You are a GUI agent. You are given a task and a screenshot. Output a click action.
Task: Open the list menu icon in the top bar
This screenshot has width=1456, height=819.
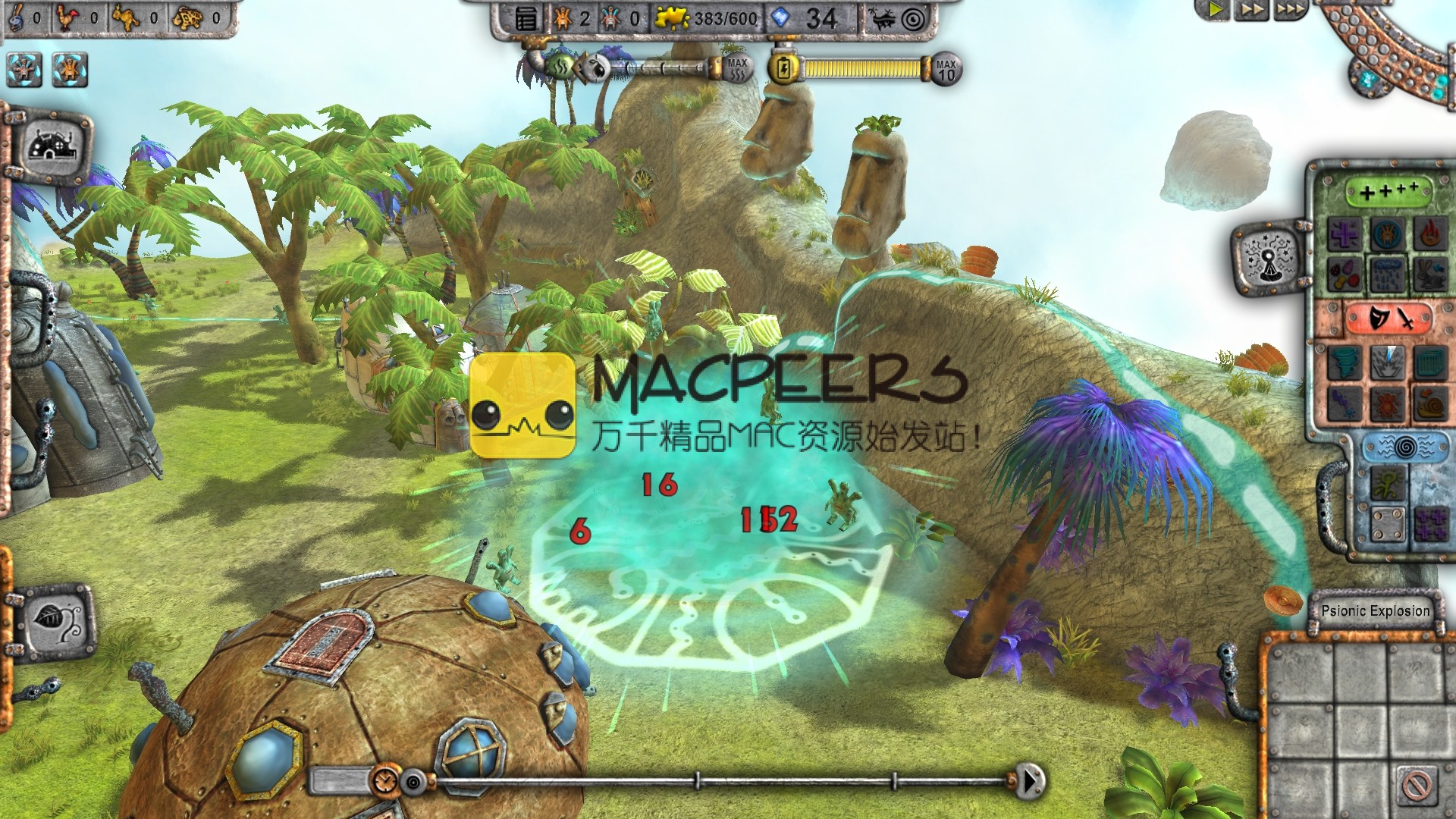[526, 19]
